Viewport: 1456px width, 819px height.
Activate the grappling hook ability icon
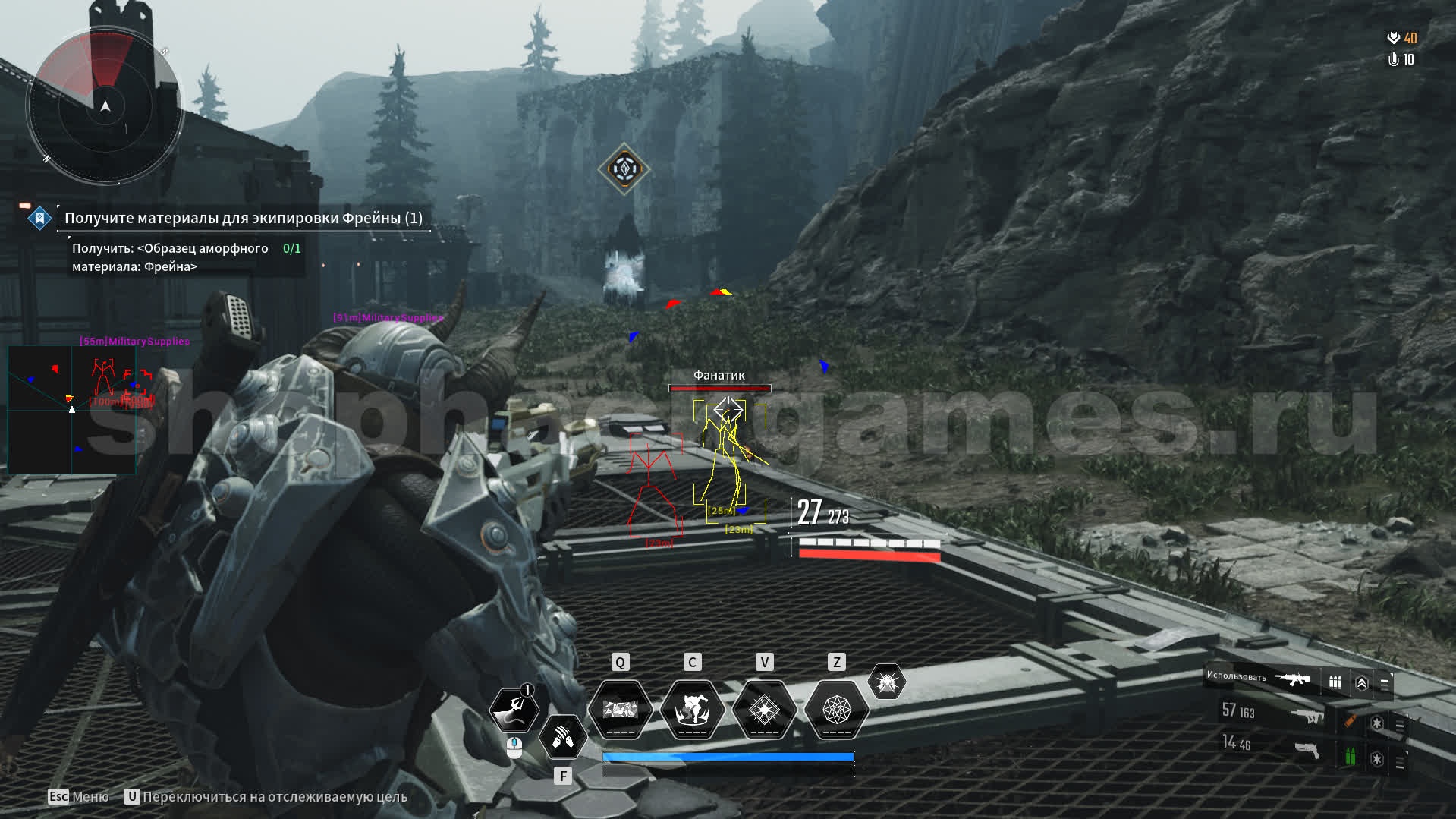click(x=514, y=710)
